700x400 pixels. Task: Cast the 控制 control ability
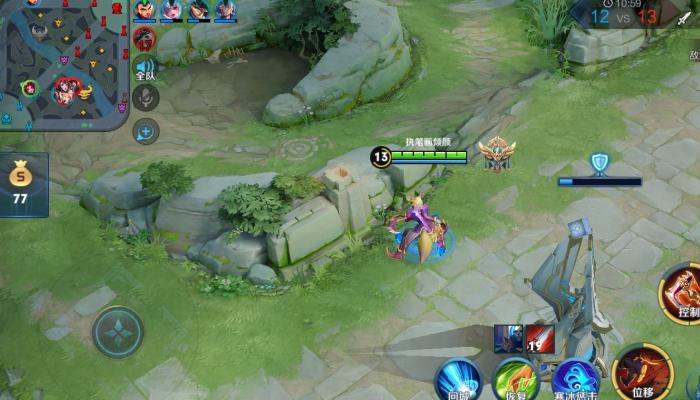(683, 292)
